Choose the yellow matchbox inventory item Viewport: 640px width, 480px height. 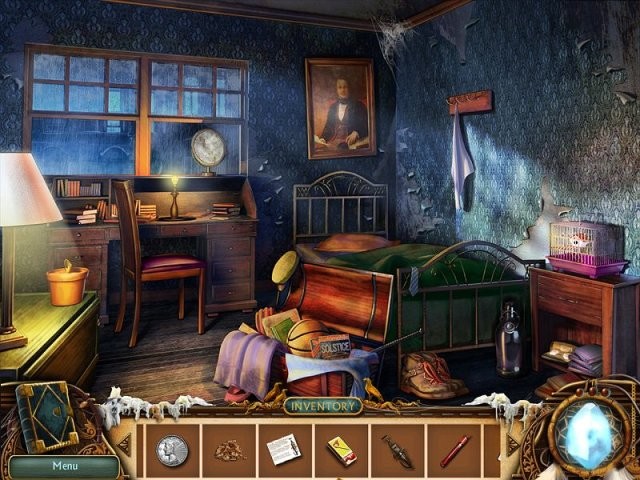point(342,450)
